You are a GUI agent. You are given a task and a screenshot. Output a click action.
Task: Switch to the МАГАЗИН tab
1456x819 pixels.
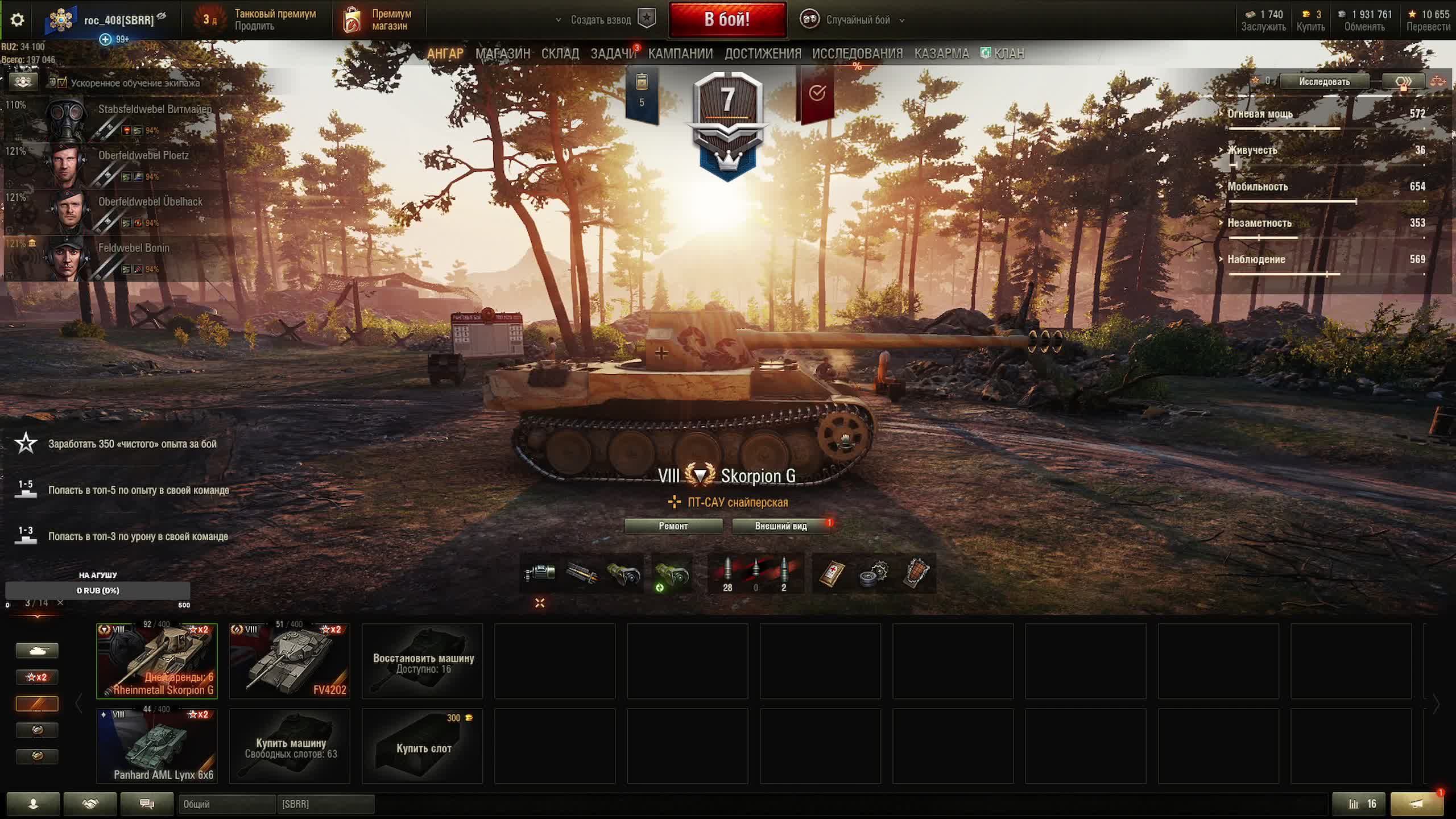[502, 53]
